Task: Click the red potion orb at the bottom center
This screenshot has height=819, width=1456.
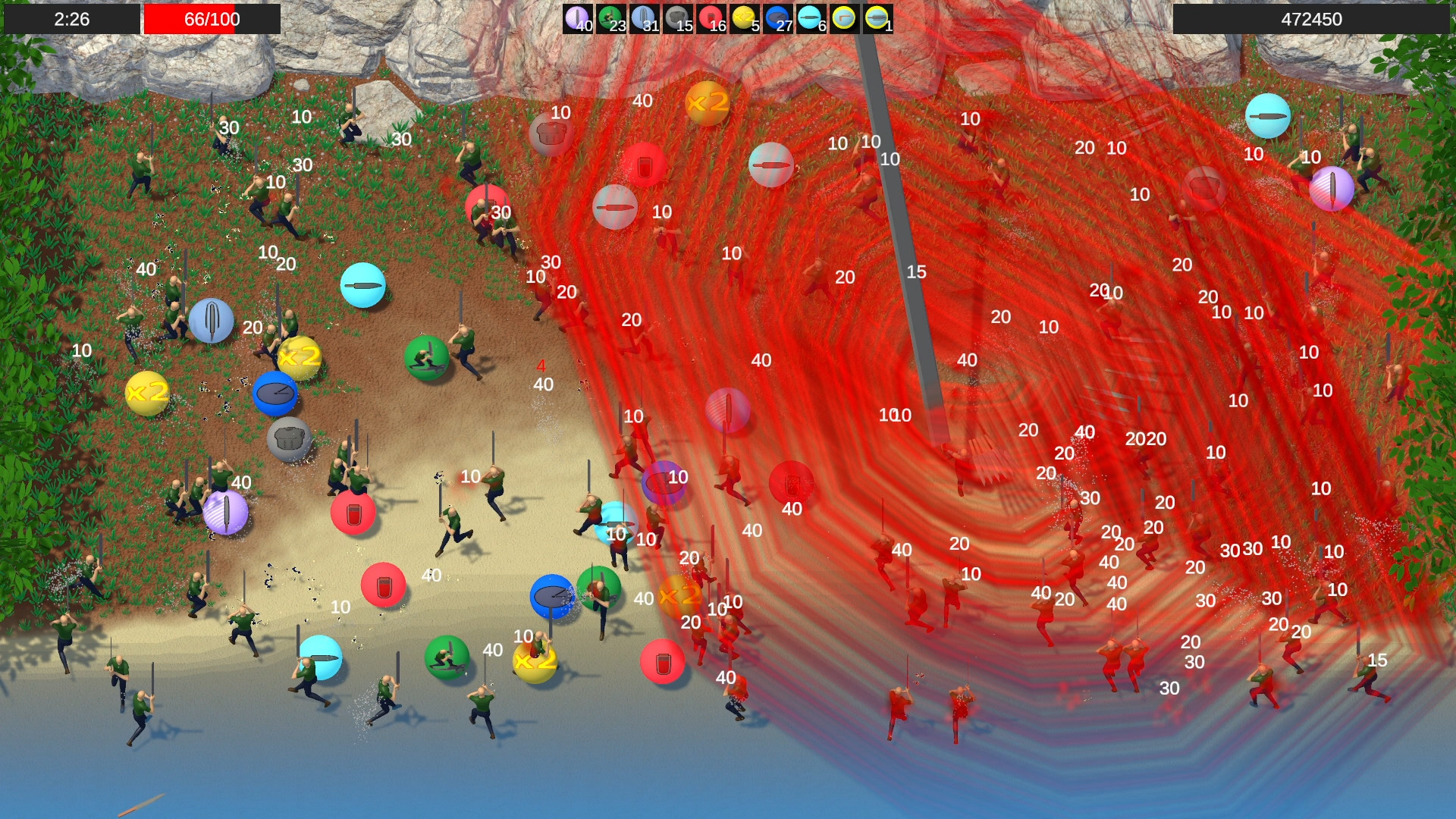Action: coord(663,661)
